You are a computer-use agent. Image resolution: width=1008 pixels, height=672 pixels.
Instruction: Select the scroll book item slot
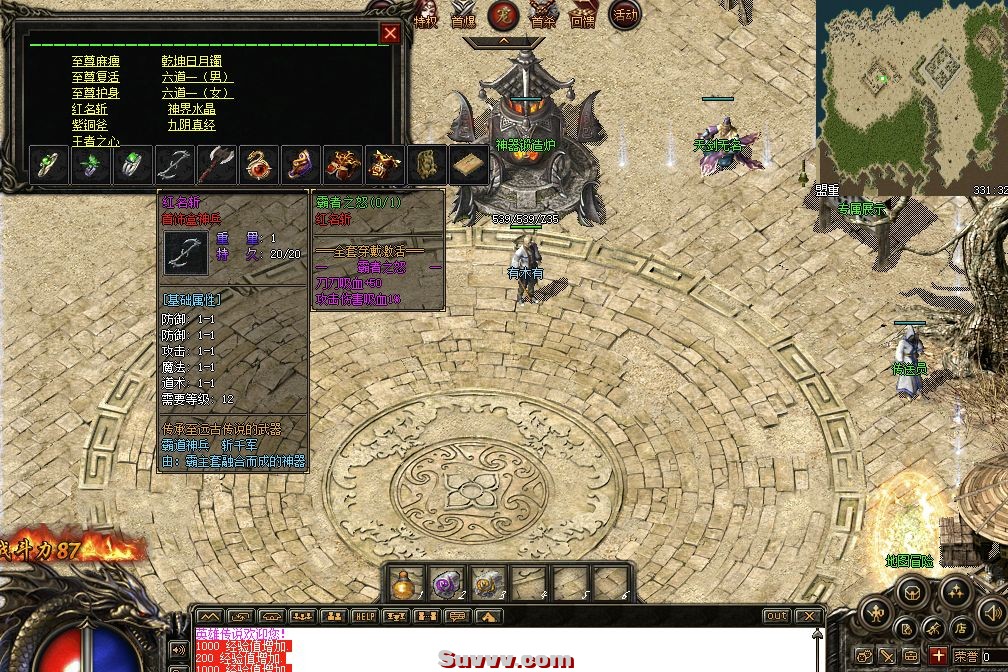click(x=468, y=165)
